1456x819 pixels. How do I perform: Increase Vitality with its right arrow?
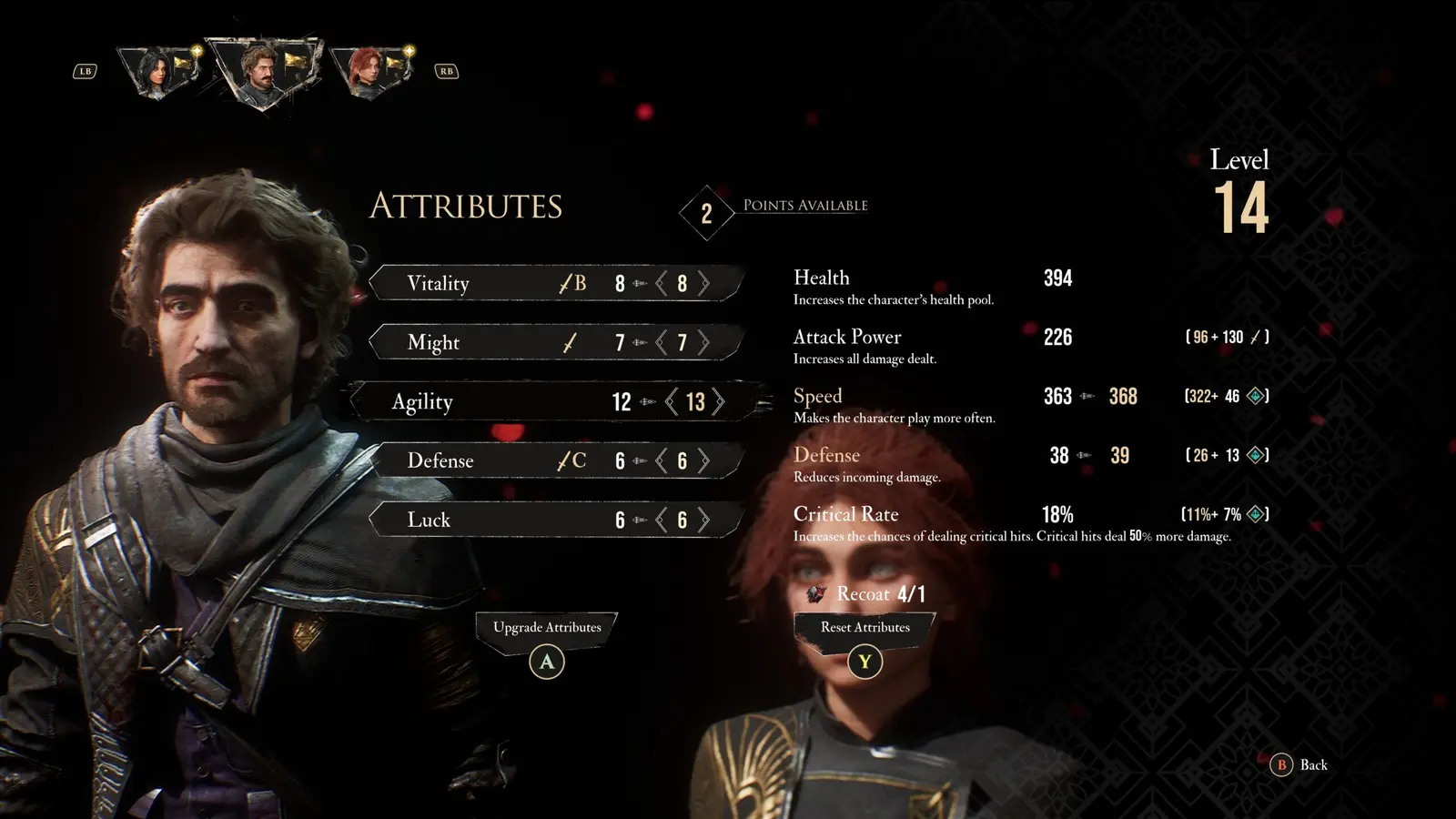point(703,283)
